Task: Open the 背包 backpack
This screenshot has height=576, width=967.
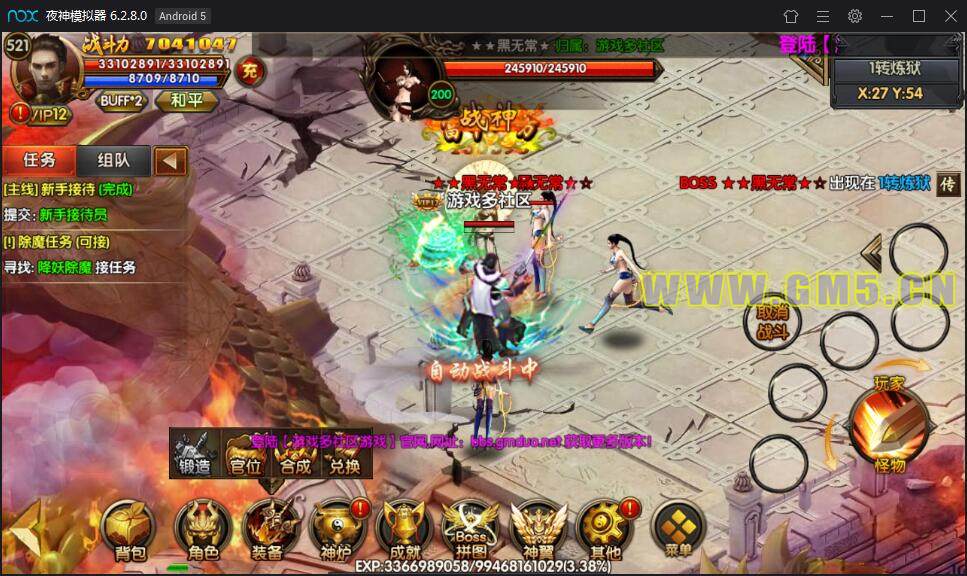Action: 130,530
